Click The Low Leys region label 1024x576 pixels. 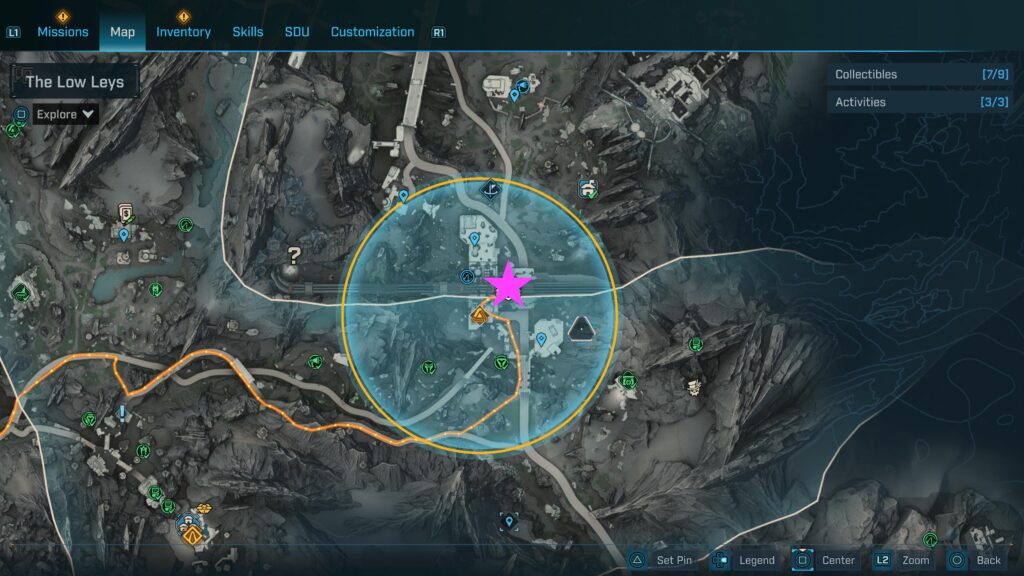click(x=75, y=82)
